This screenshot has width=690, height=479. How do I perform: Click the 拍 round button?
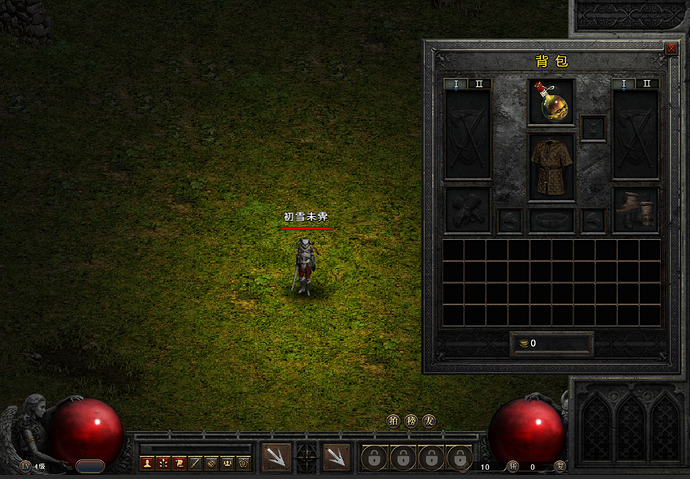[394, 421]
